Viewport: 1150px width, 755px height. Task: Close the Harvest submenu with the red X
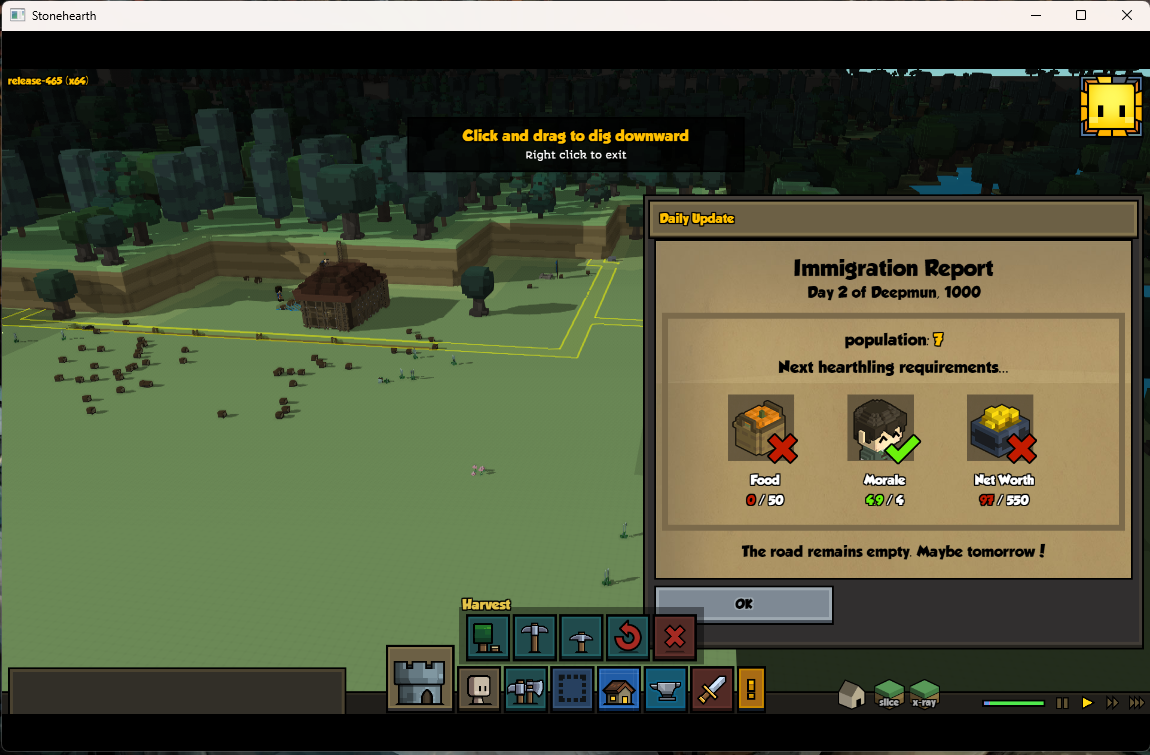674,636
